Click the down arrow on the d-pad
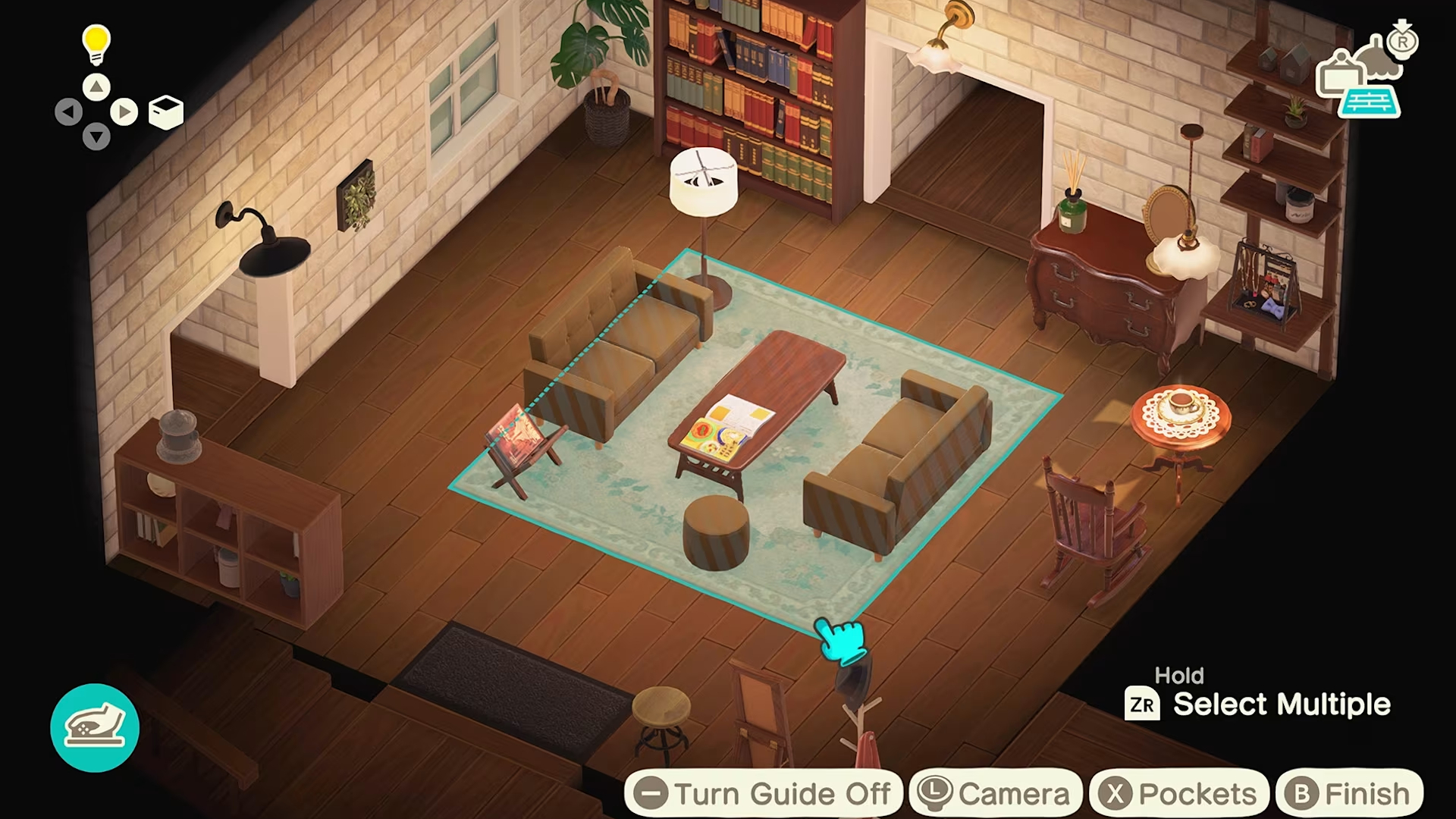This screenshot has width=1456, height=819. click(96, 138)
